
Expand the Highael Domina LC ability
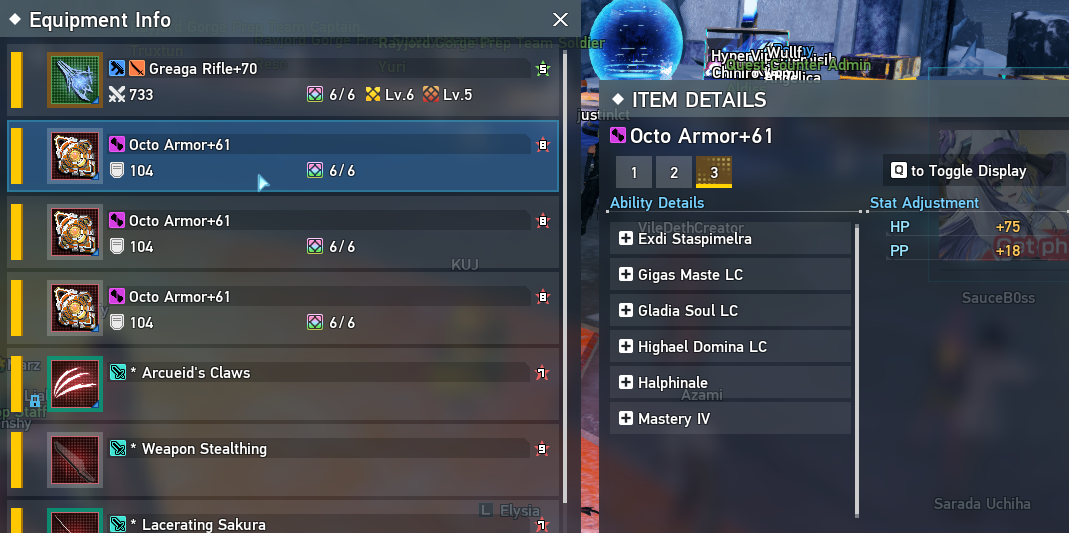(x=626, y=347)
